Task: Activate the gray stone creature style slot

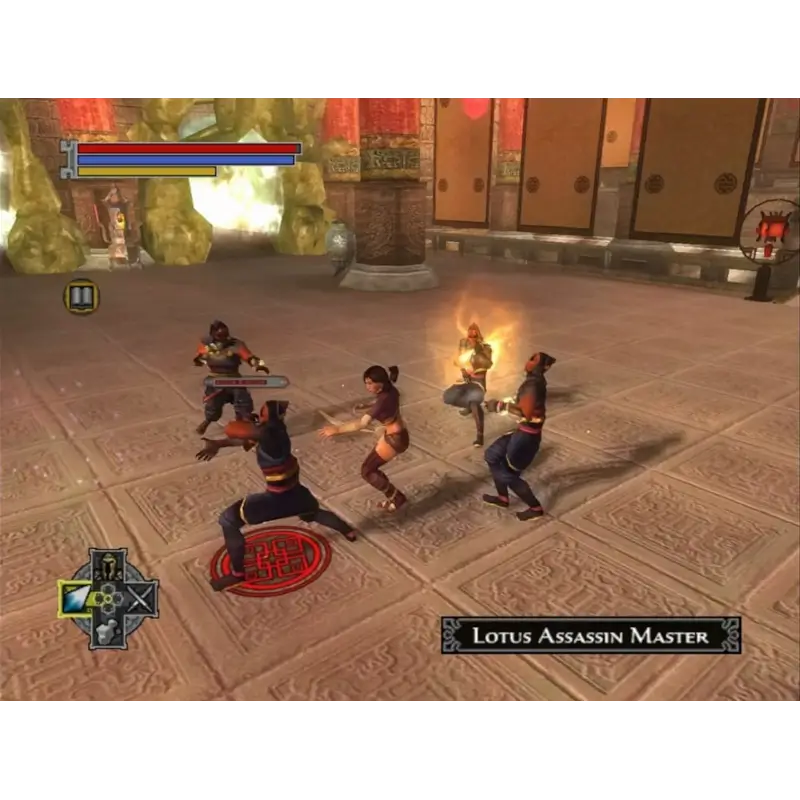Action: point(108,631)
